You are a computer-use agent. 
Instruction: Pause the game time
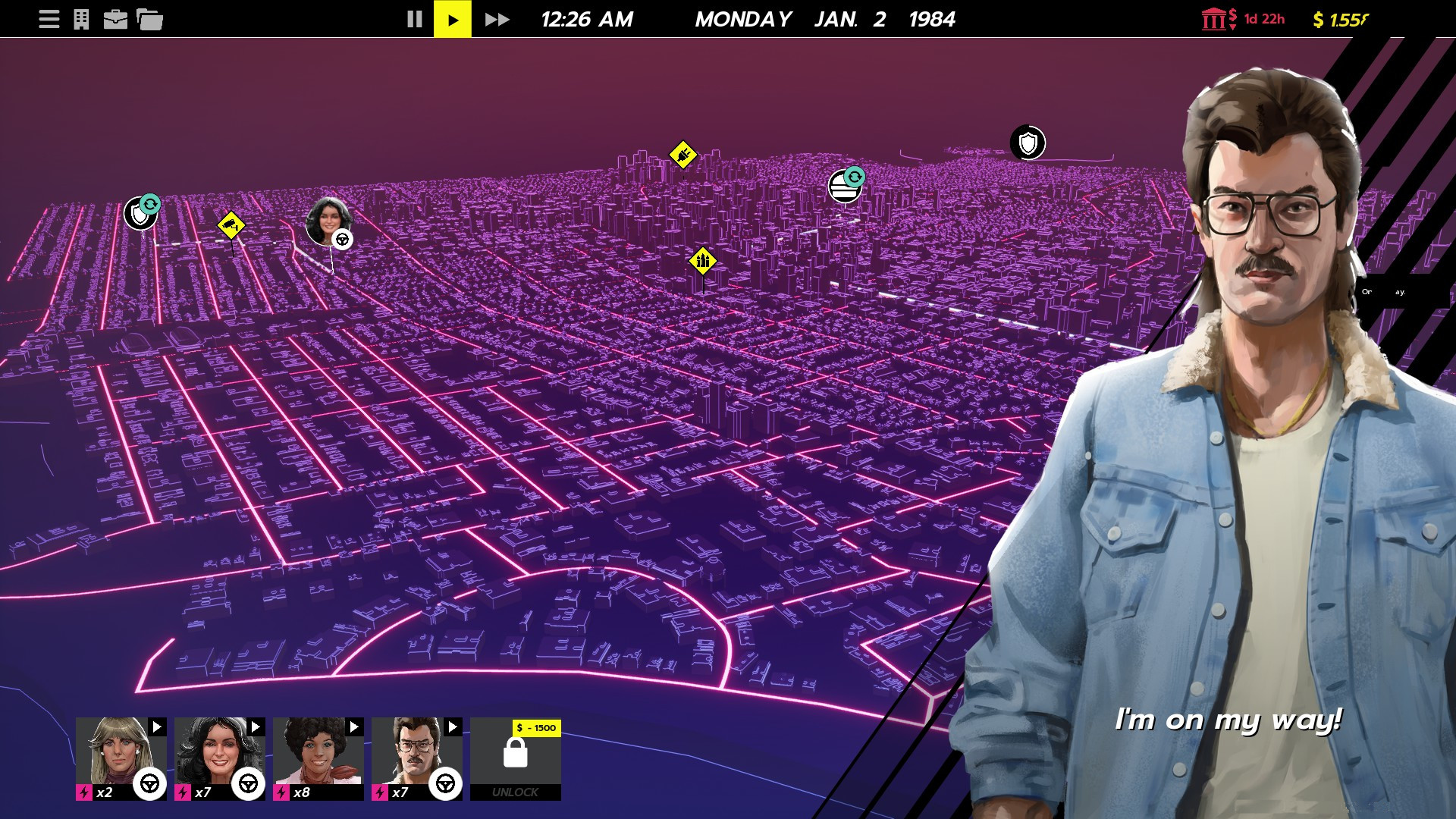tap(415, 19)
